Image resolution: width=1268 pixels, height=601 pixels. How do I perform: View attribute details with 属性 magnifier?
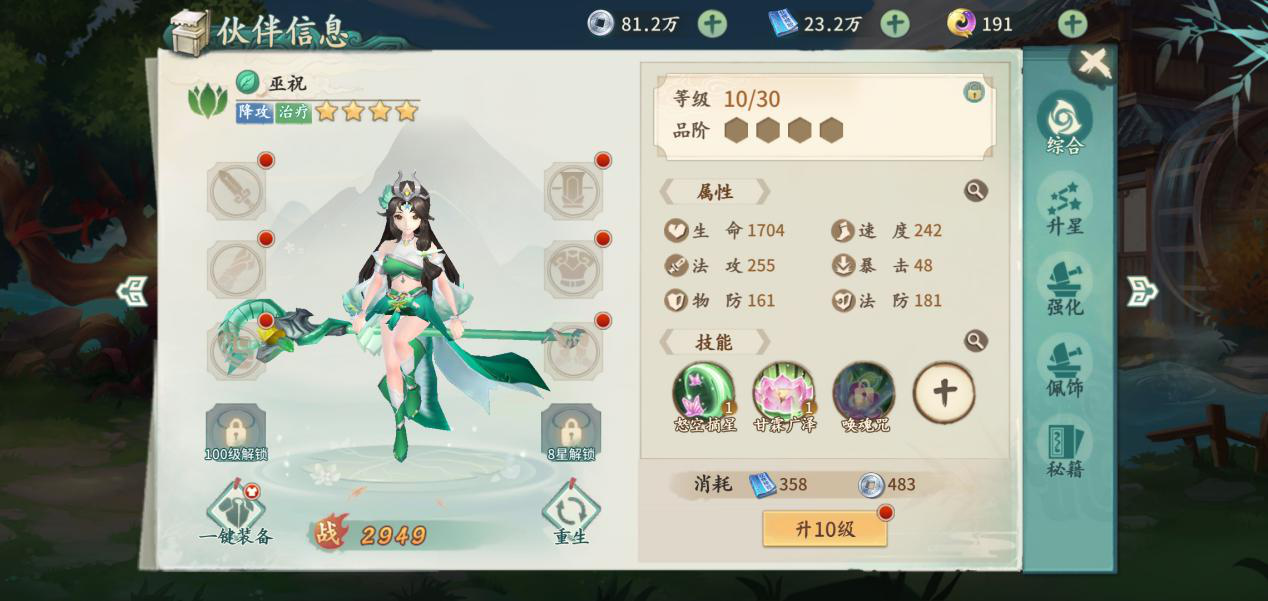pos(975,191)
